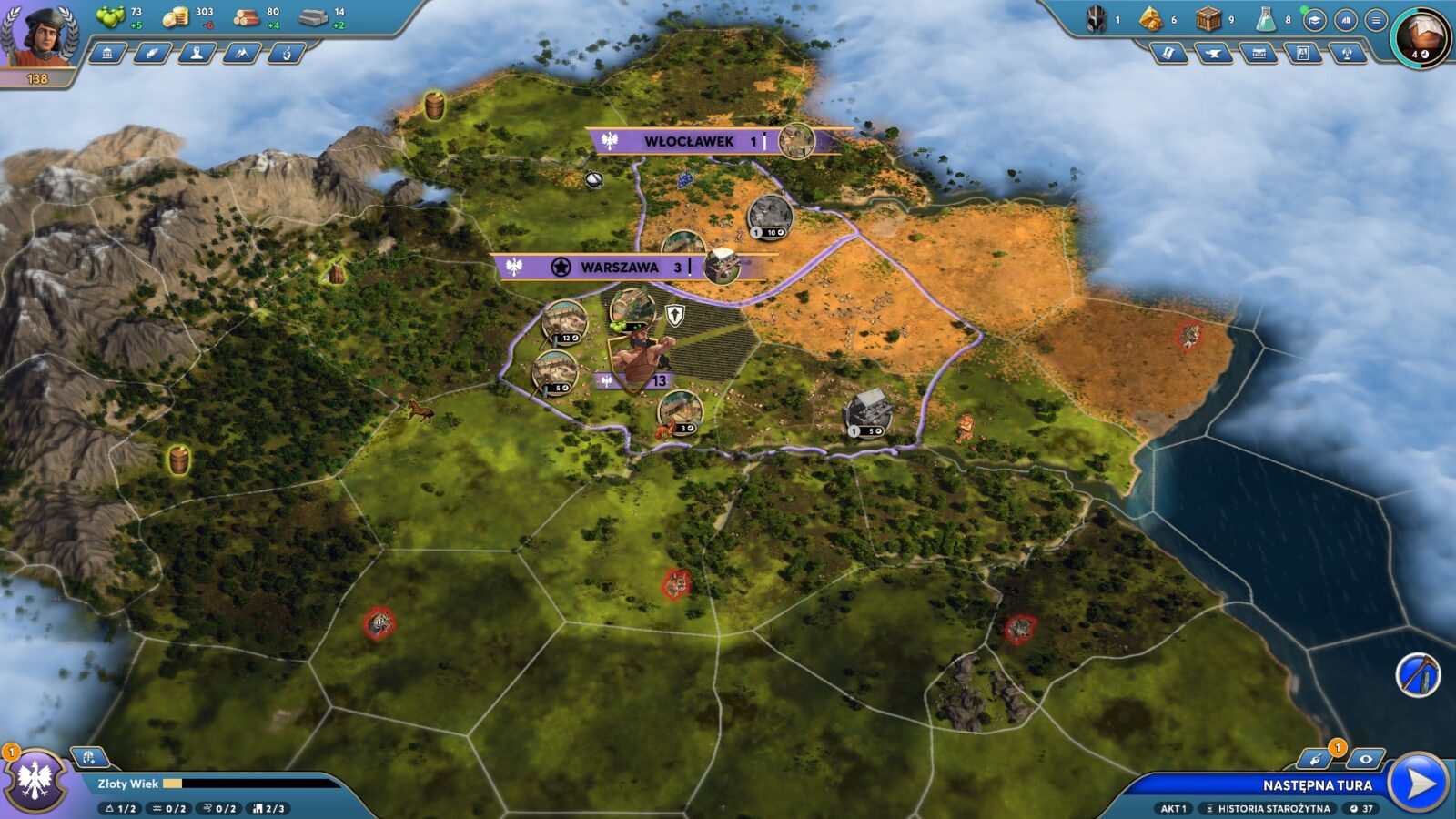Screen dimensions: 1456x819
Task: Open the anvil crafting toolbar button
Action: (1213, 54)
